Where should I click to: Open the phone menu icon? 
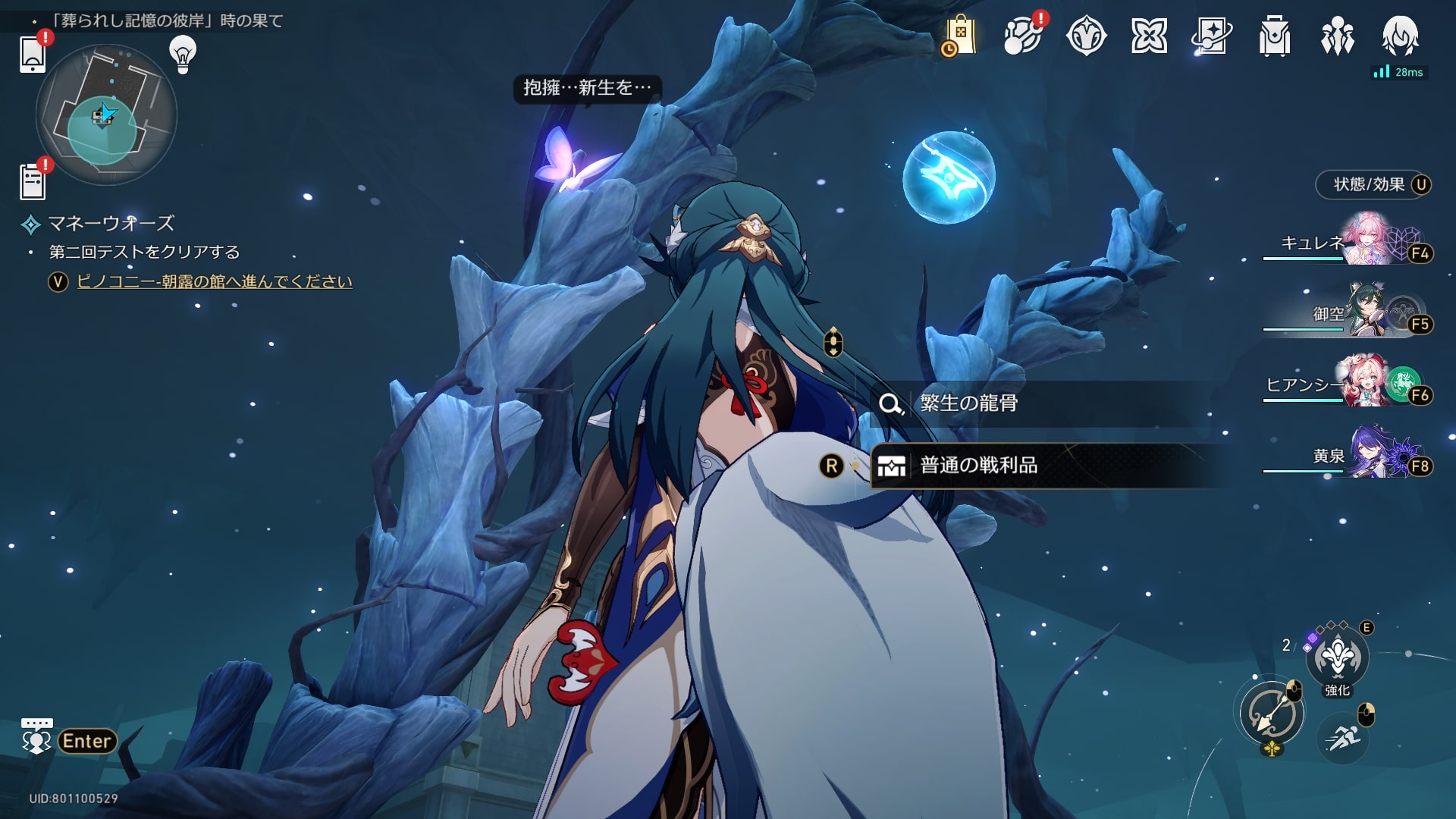[33, 53]
